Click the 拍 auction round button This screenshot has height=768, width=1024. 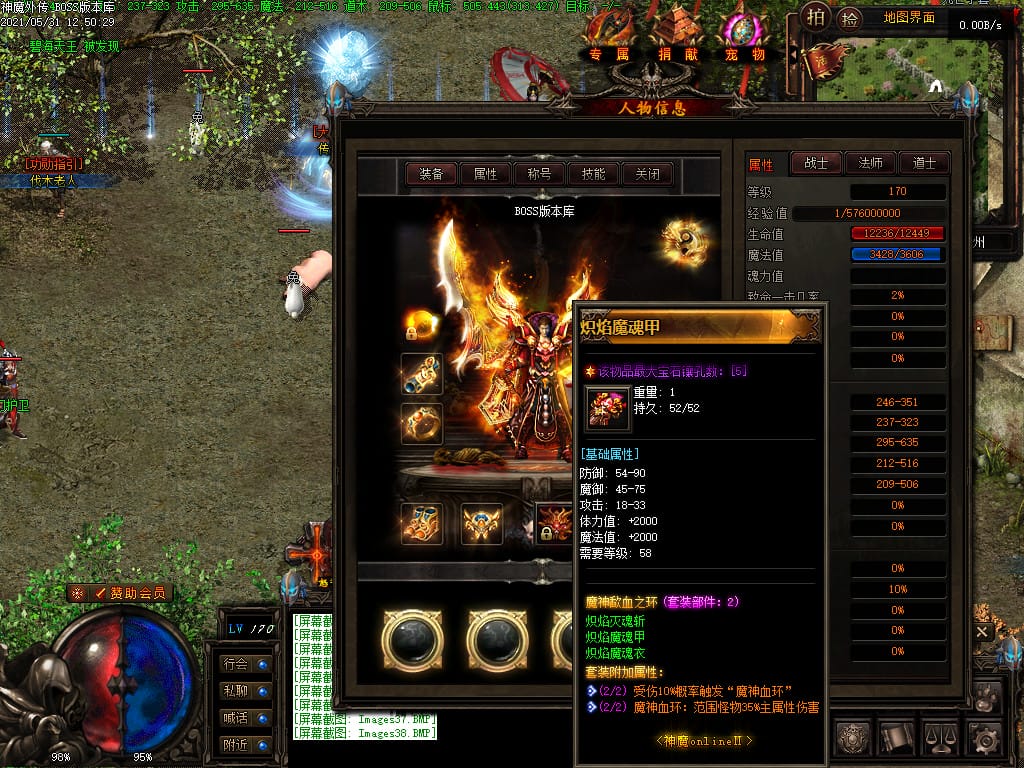(817, 17)
